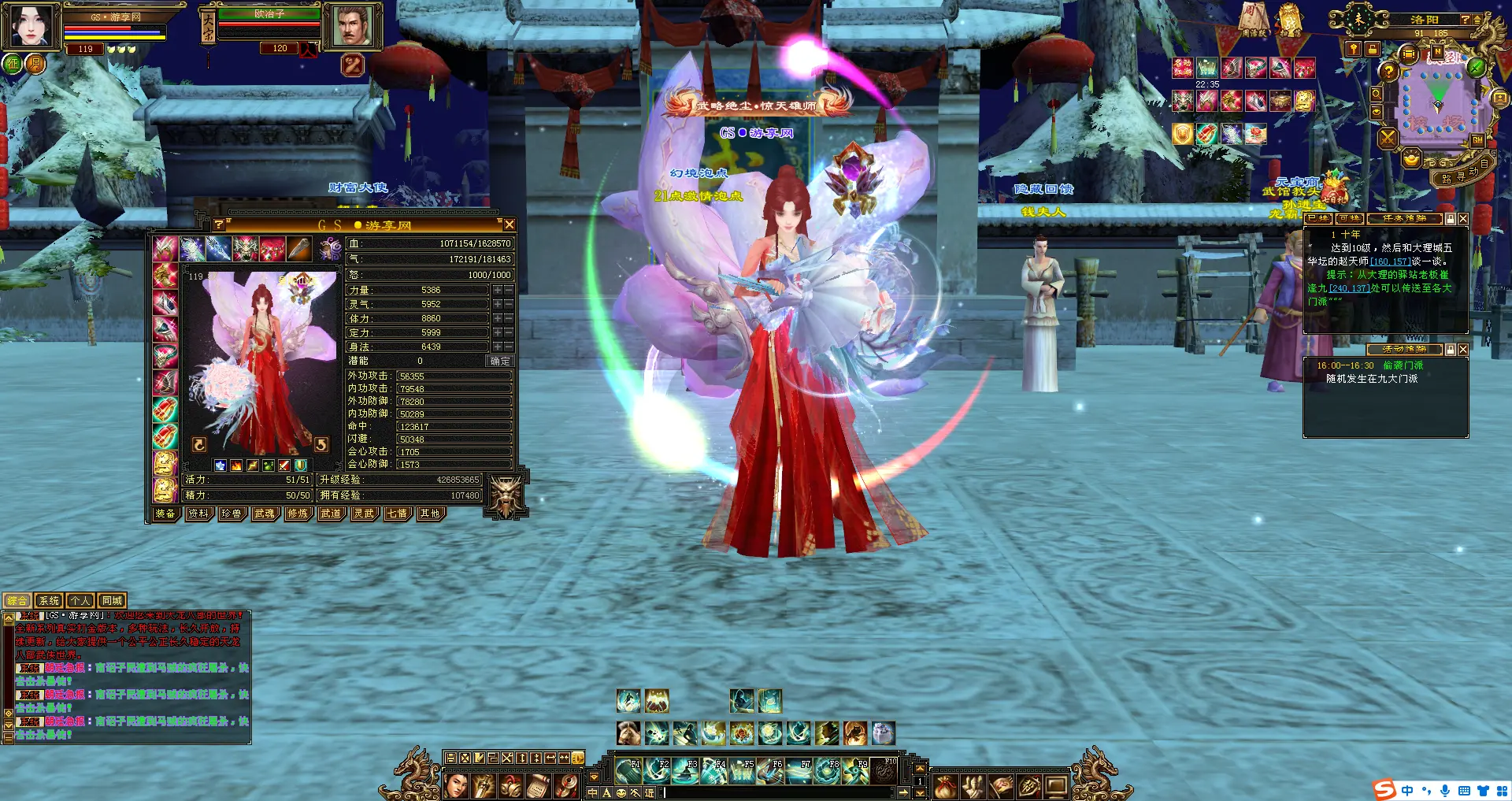Close the 任务追踪 quest tracker panel

(1463, 219)
